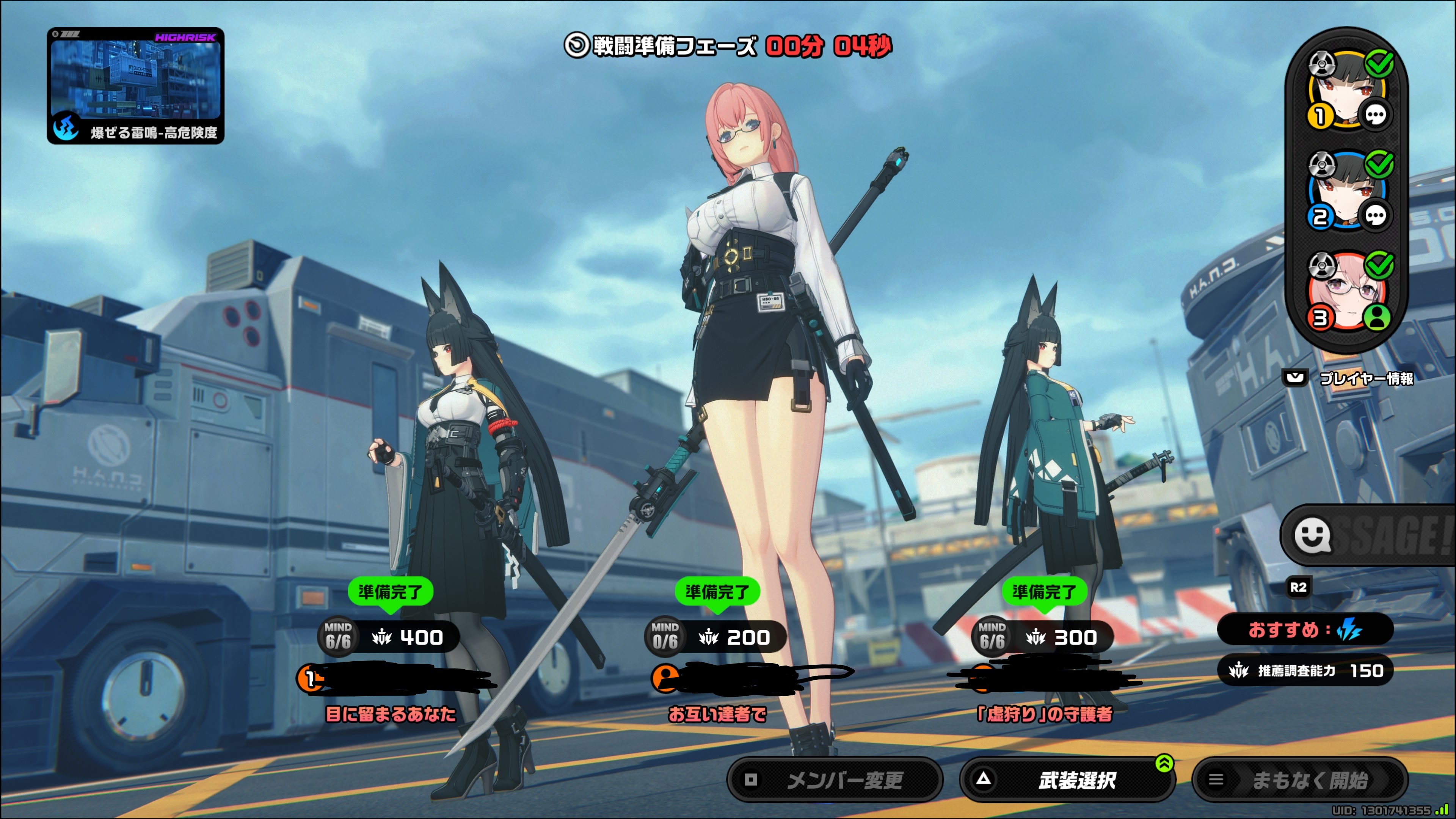Screen dimensions: 1456x819
Task: Open the メンバー変更 member change button
Action: (834, 780)
